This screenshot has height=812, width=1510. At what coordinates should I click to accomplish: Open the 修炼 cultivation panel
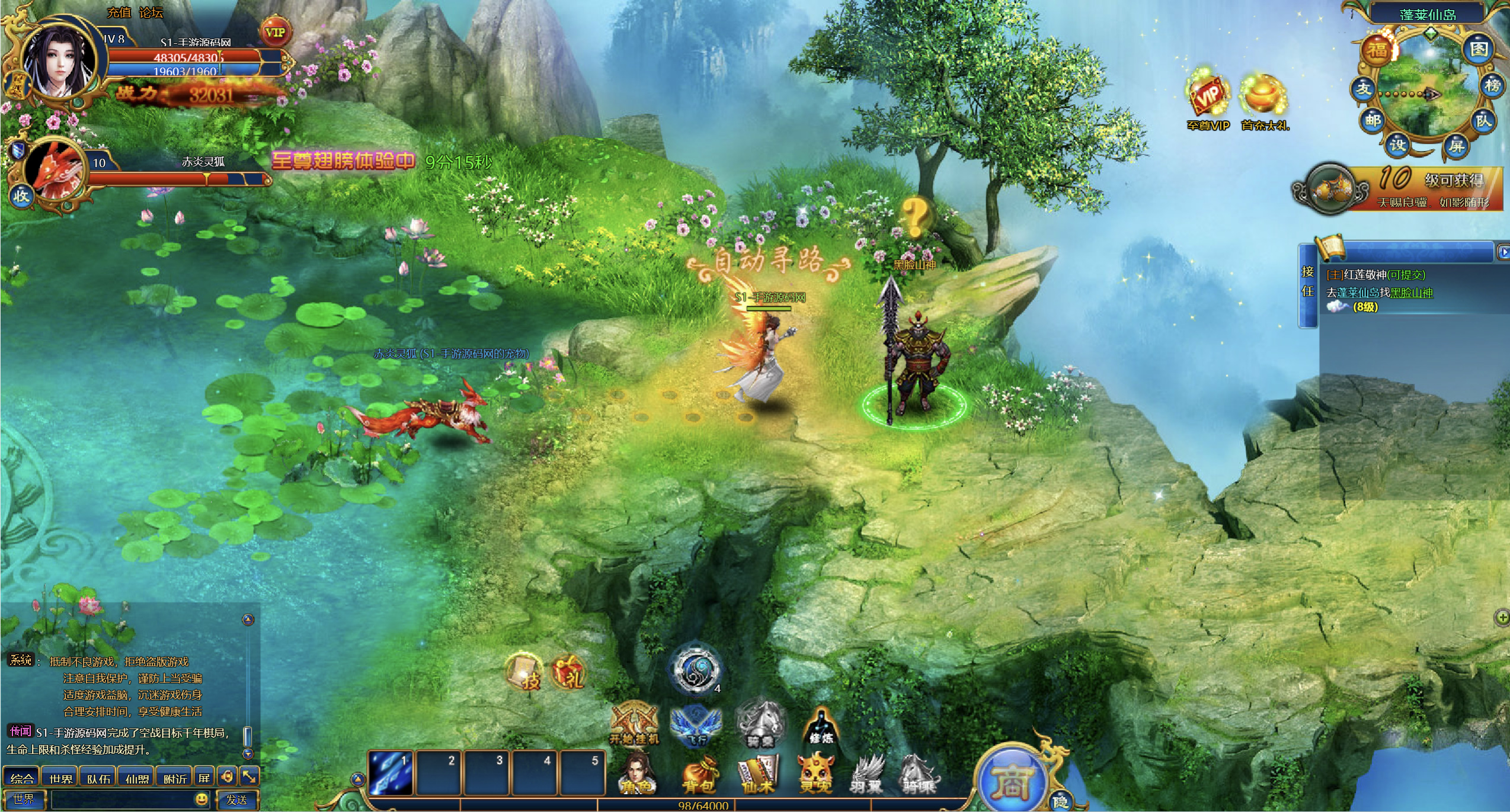(x=820, y=726)
